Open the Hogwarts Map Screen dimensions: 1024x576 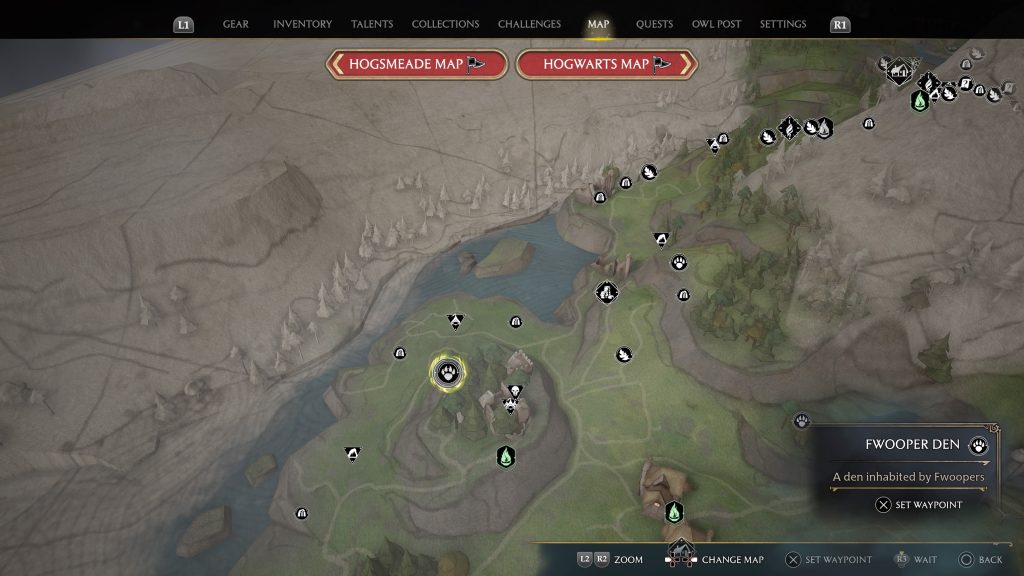click(606, 64)
